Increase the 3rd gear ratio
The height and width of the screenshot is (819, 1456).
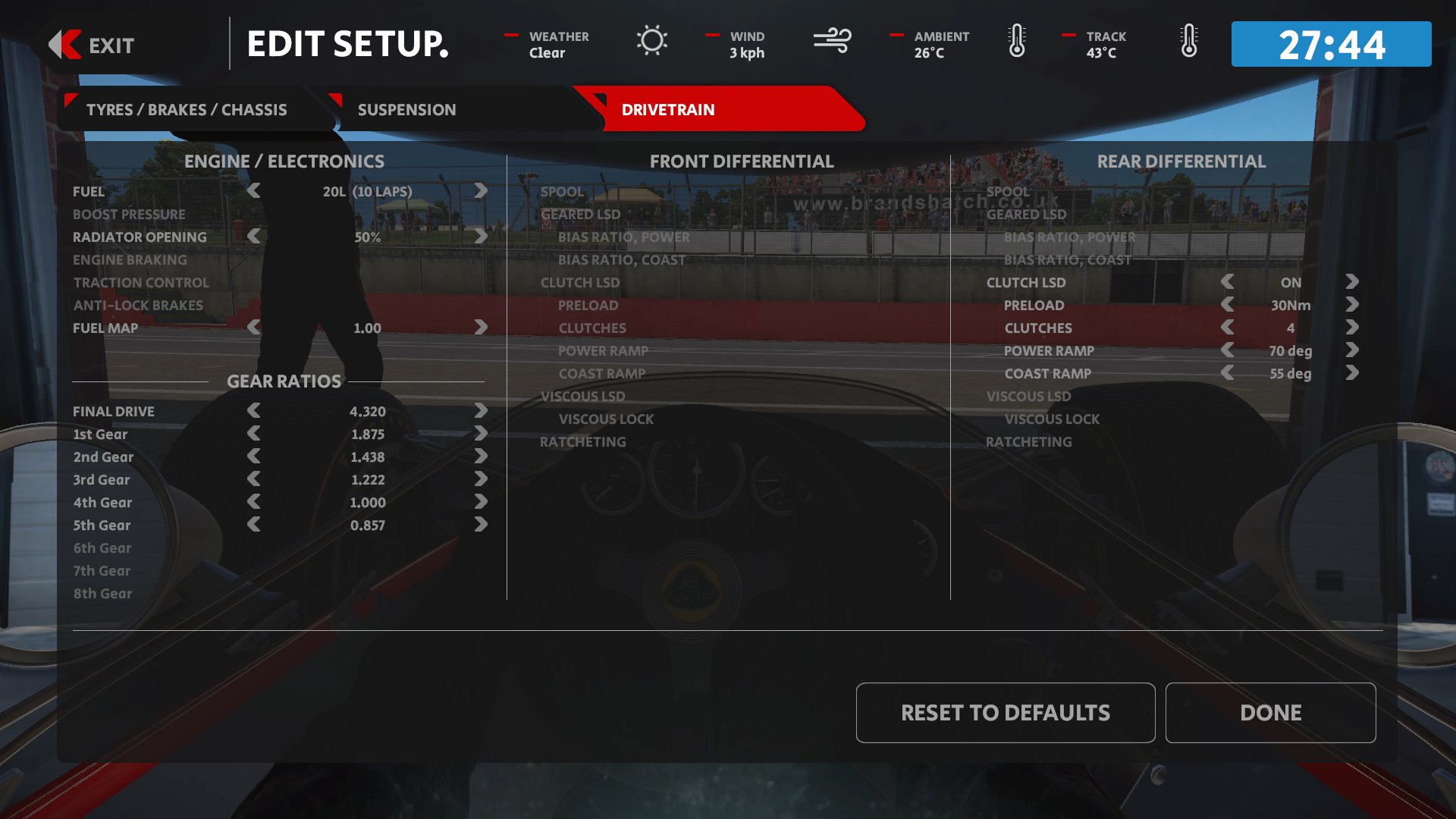[x=481, y=479]
